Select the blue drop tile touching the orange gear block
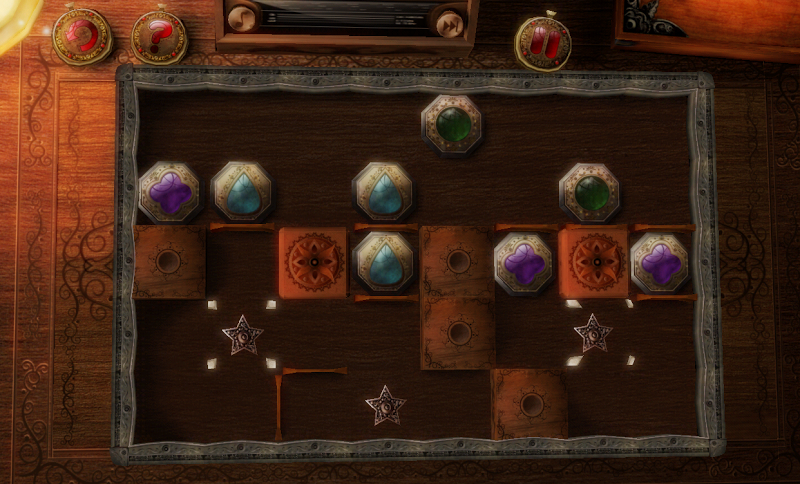800x484 pixels. pos(382,262)
